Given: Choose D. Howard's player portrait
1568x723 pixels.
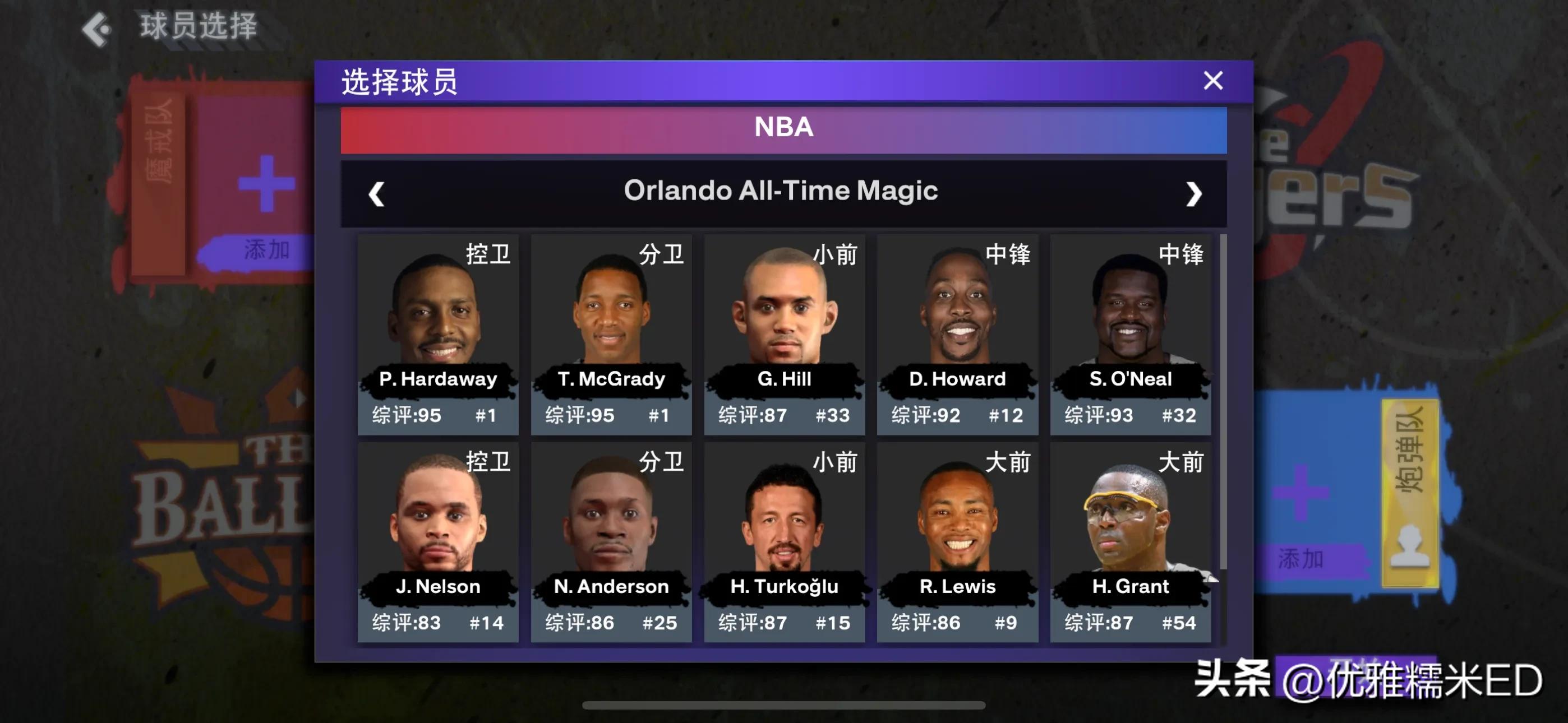Looking at the screenshot, I should [957, 335].
